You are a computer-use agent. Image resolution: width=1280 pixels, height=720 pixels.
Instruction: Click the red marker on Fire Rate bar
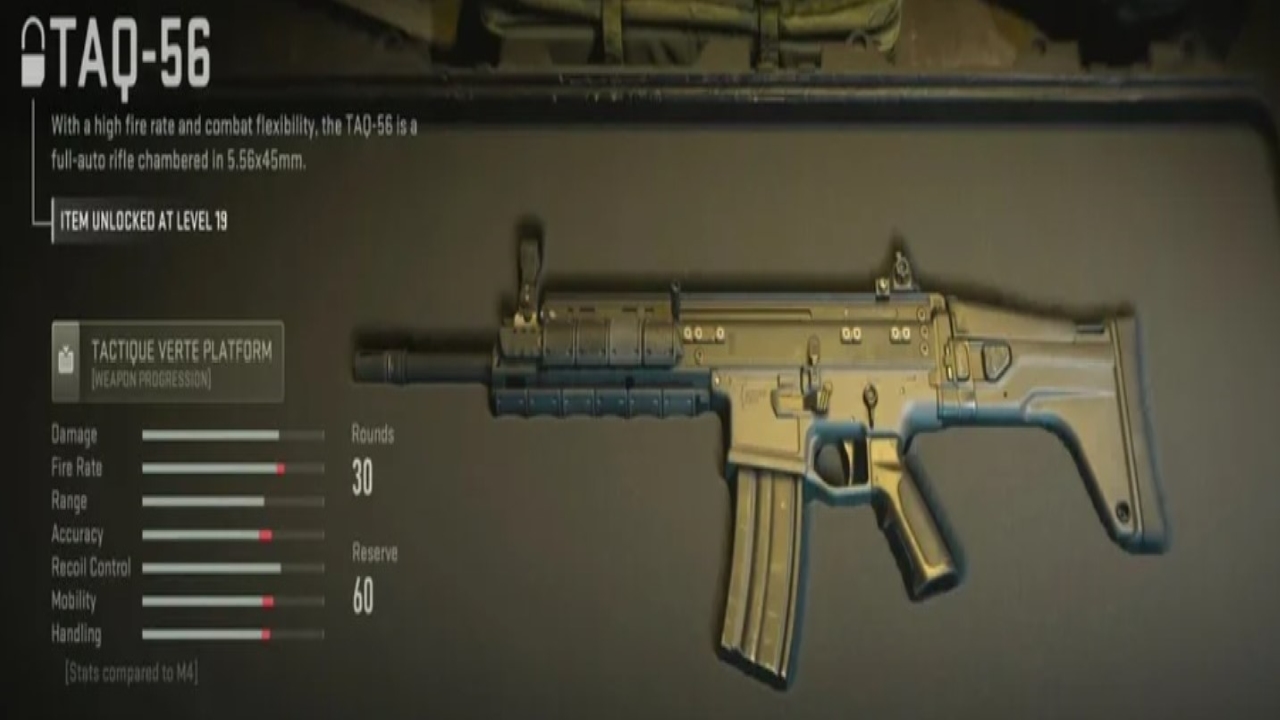281,467
